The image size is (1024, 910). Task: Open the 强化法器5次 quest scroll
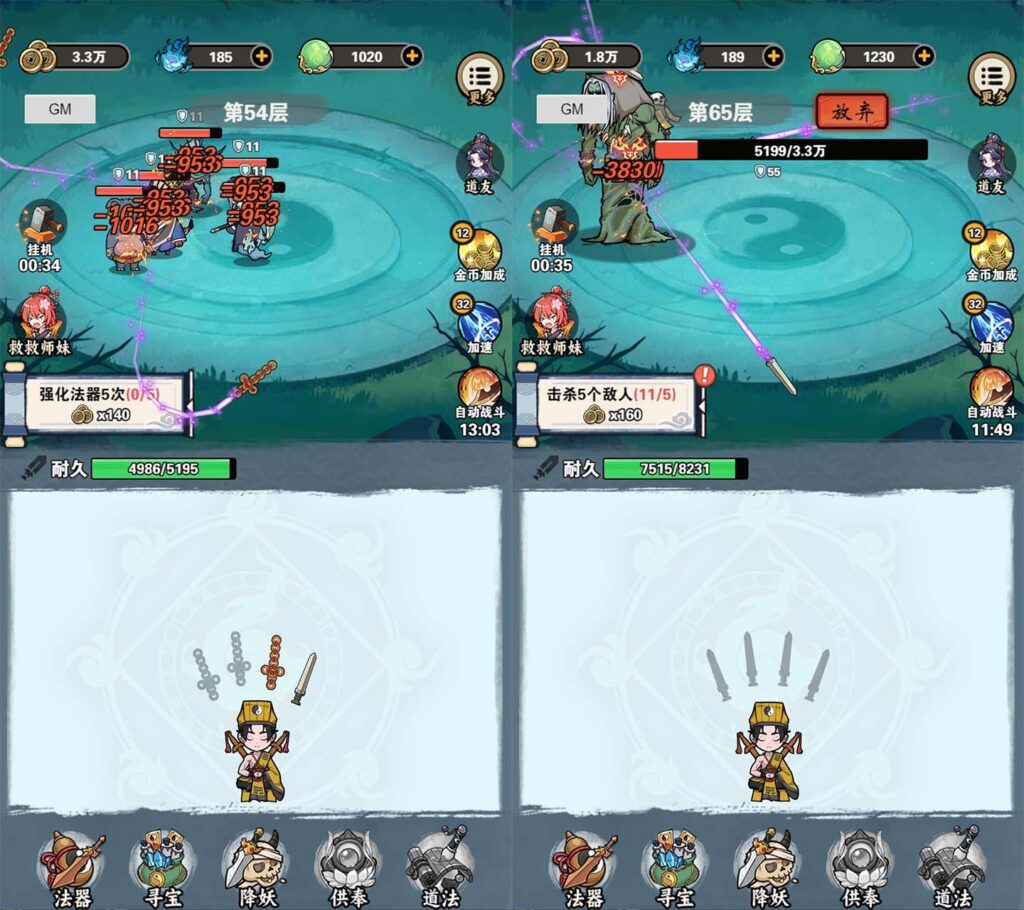coord(97,403)
